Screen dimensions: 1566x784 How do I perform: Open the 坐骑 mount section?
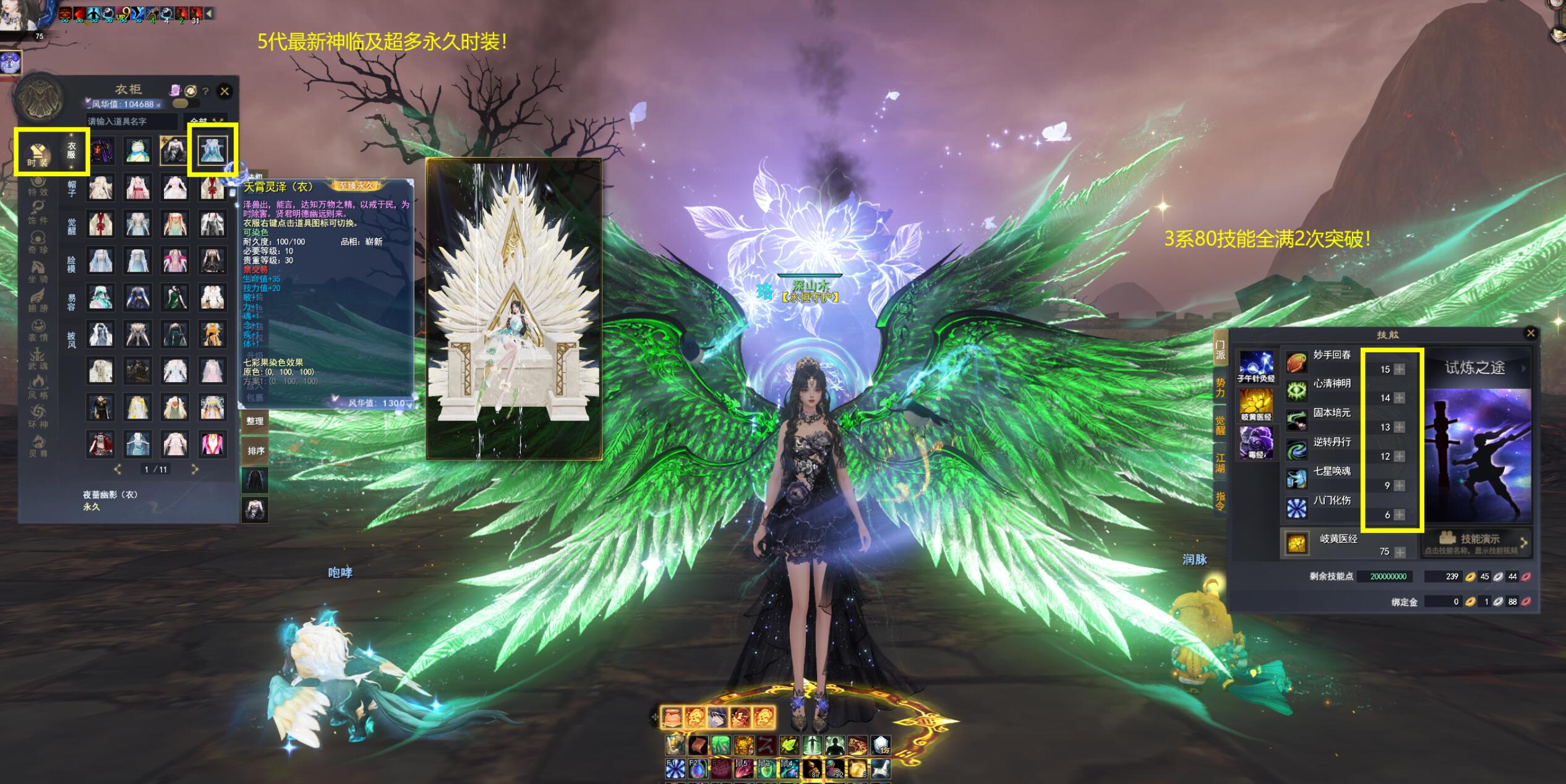pyautogui.click(x=38, y=271)
